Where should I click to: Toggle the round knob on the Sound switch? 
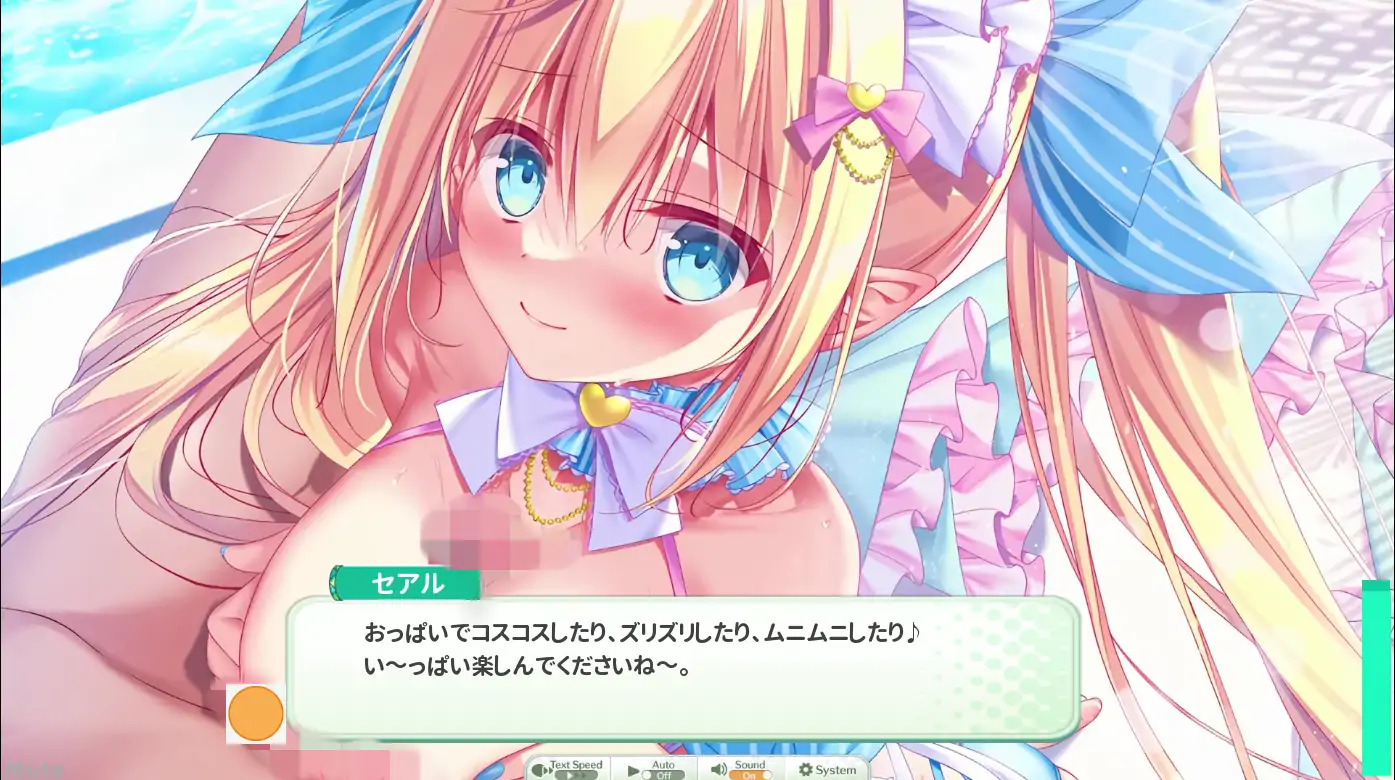tap(767, 773)
